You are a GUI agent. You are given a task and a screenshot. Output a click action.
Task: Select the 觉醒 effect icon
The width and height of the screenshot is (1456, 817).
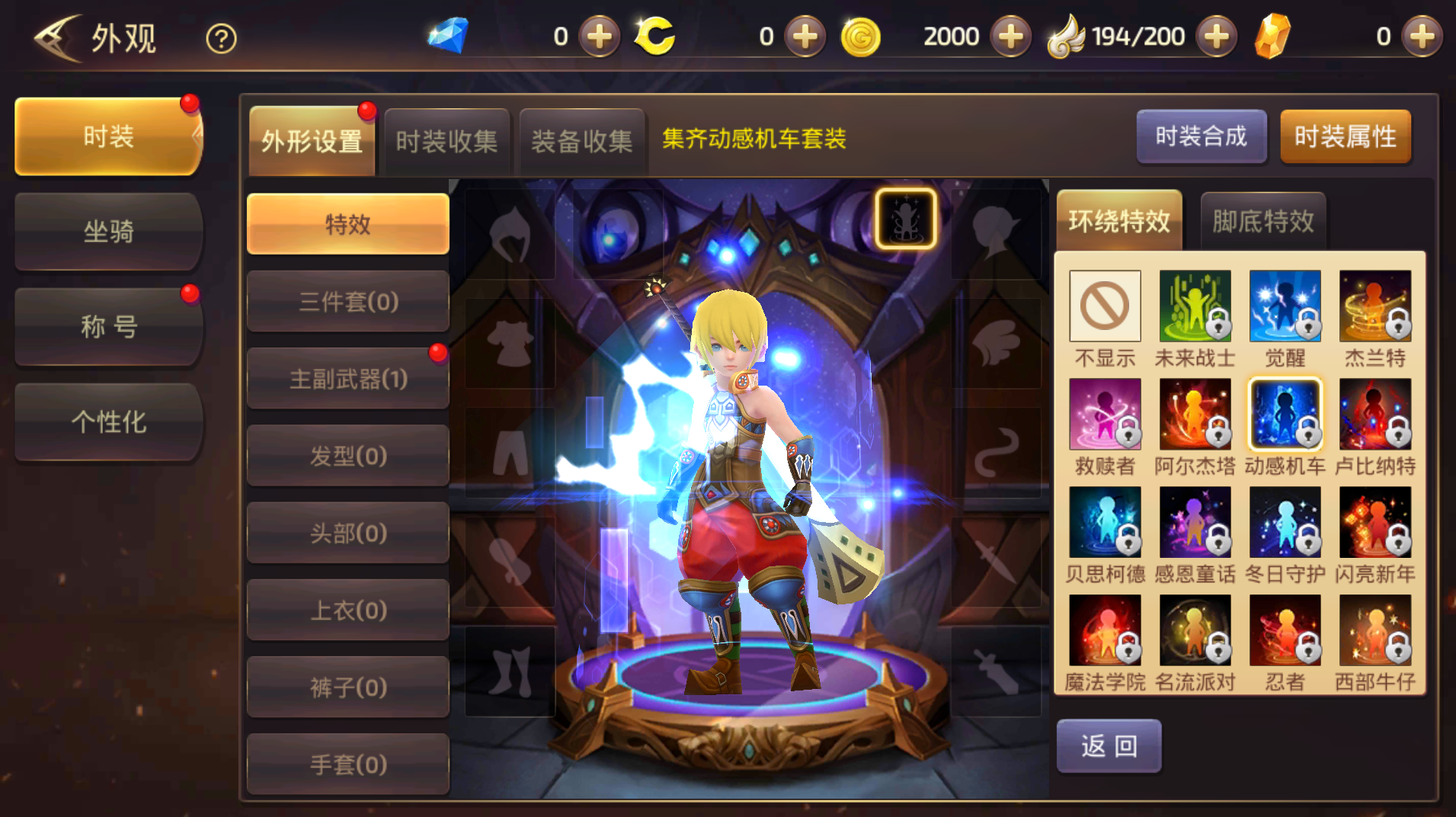(x=1285, y=305)
